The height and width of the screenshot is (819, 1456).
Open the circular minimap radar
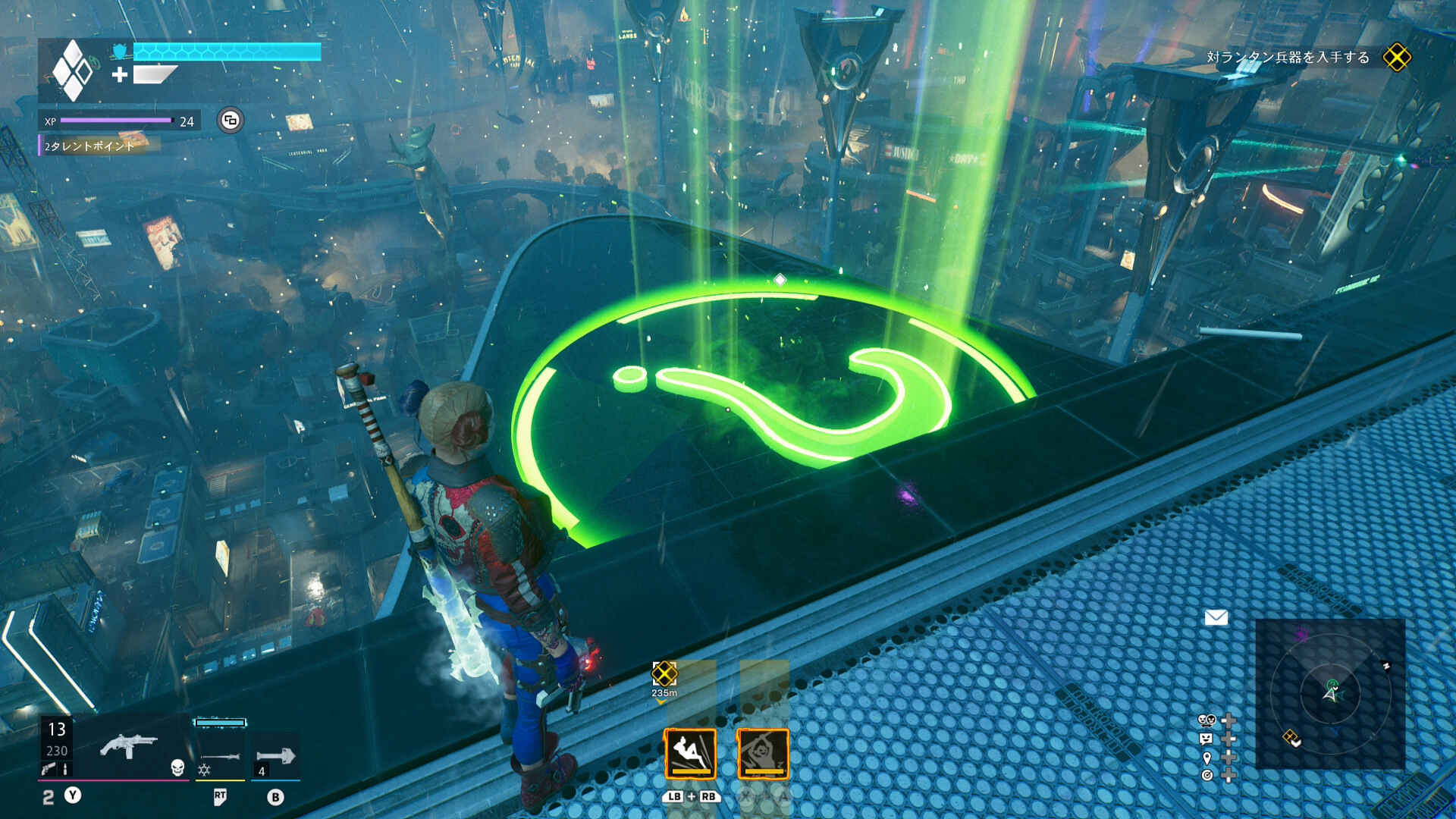(x=1331, y=692)
